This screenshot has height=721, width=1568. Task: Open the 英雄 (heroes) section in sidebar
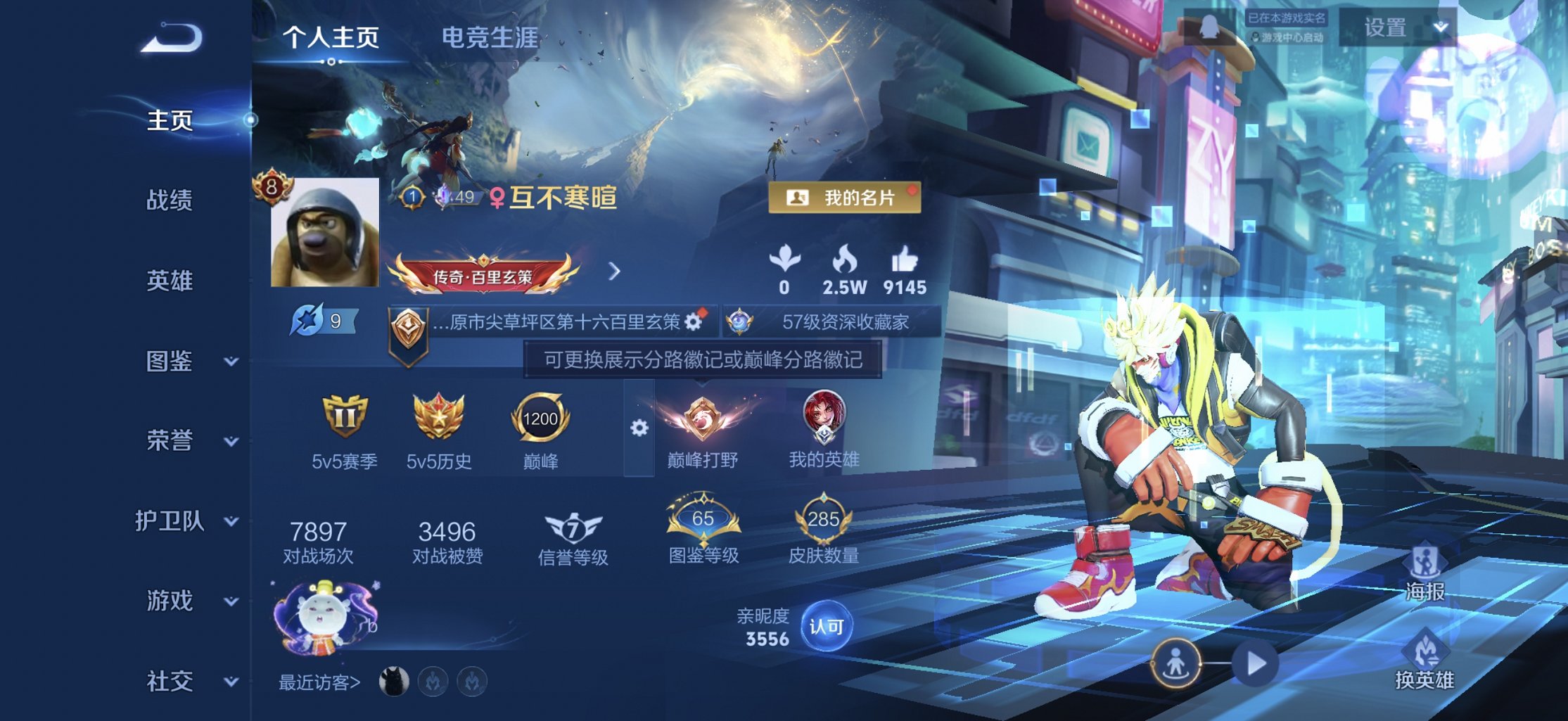[x=171, y=281]
